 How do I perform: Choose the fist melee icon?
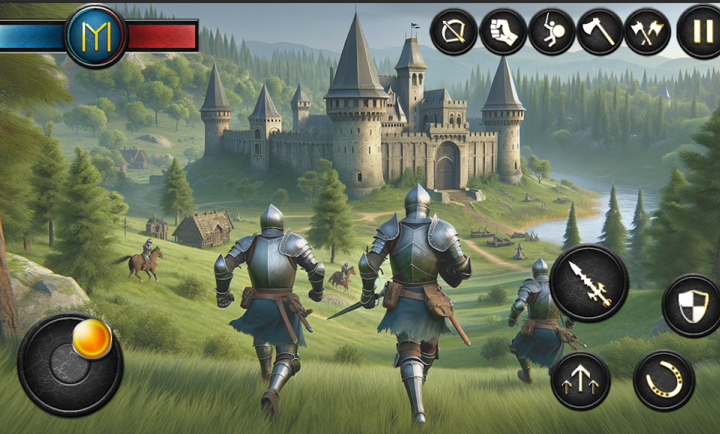pyautogui.click(x=502, y=32)
